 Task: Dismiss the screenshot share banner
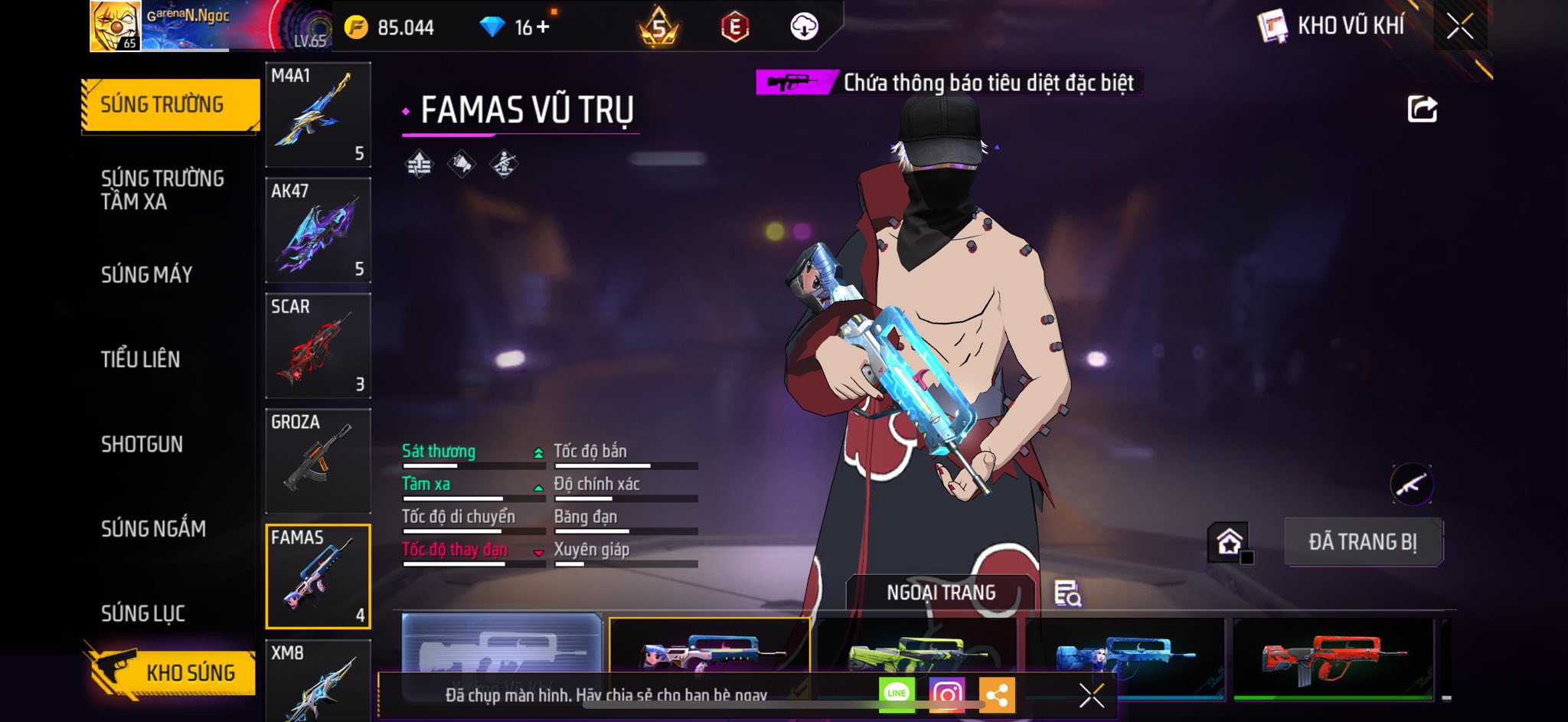pos(1091,695)
